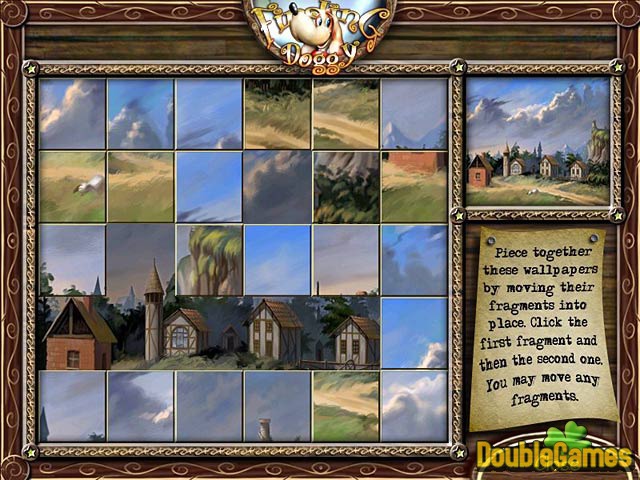This screenshot has height=480, width=640.
Task: Select the round tower base tile
Action: click(141, 332)
